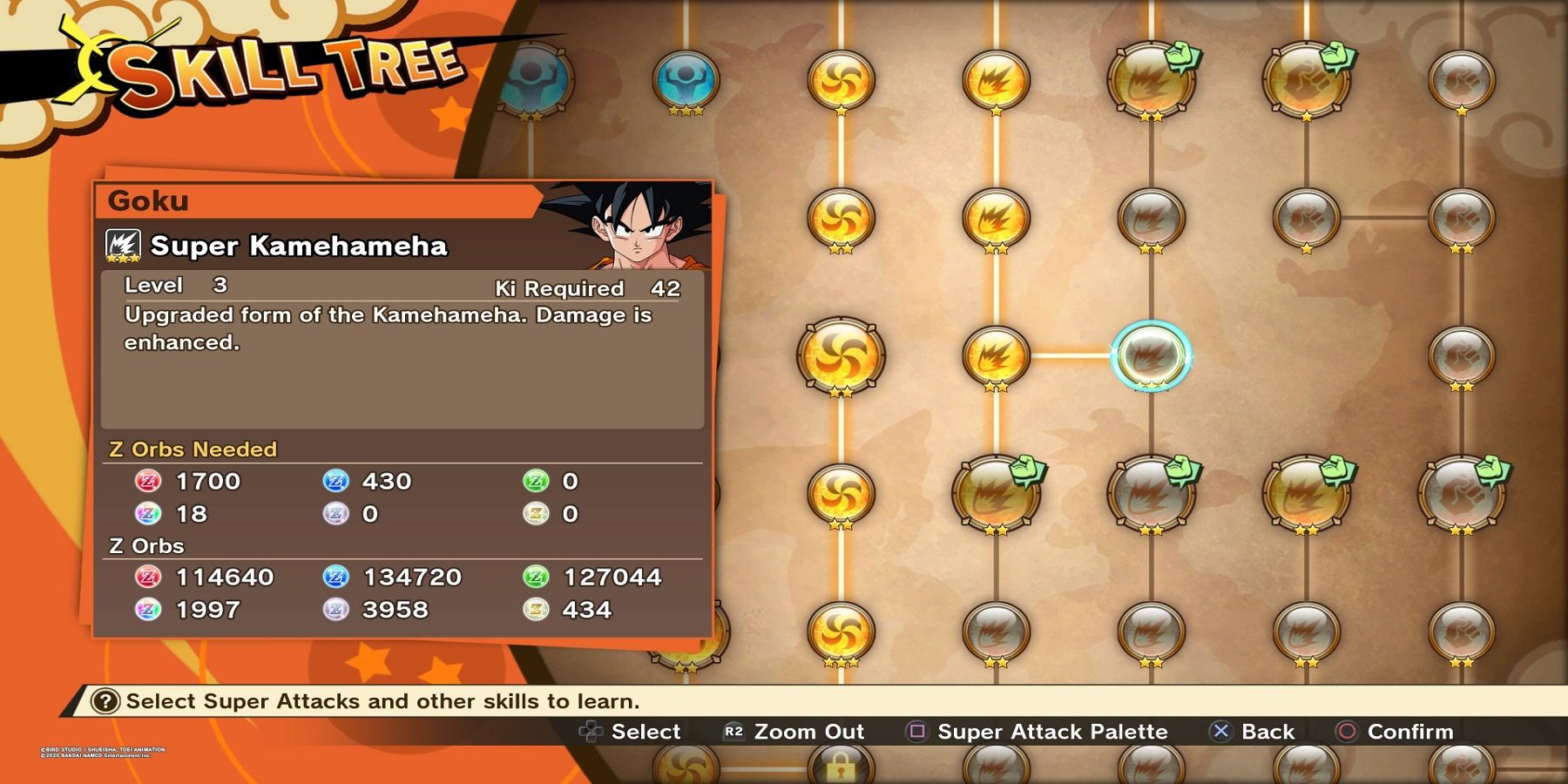Click the locked padlock skill node
This screenshot has width=1568, height=784.
840,767
